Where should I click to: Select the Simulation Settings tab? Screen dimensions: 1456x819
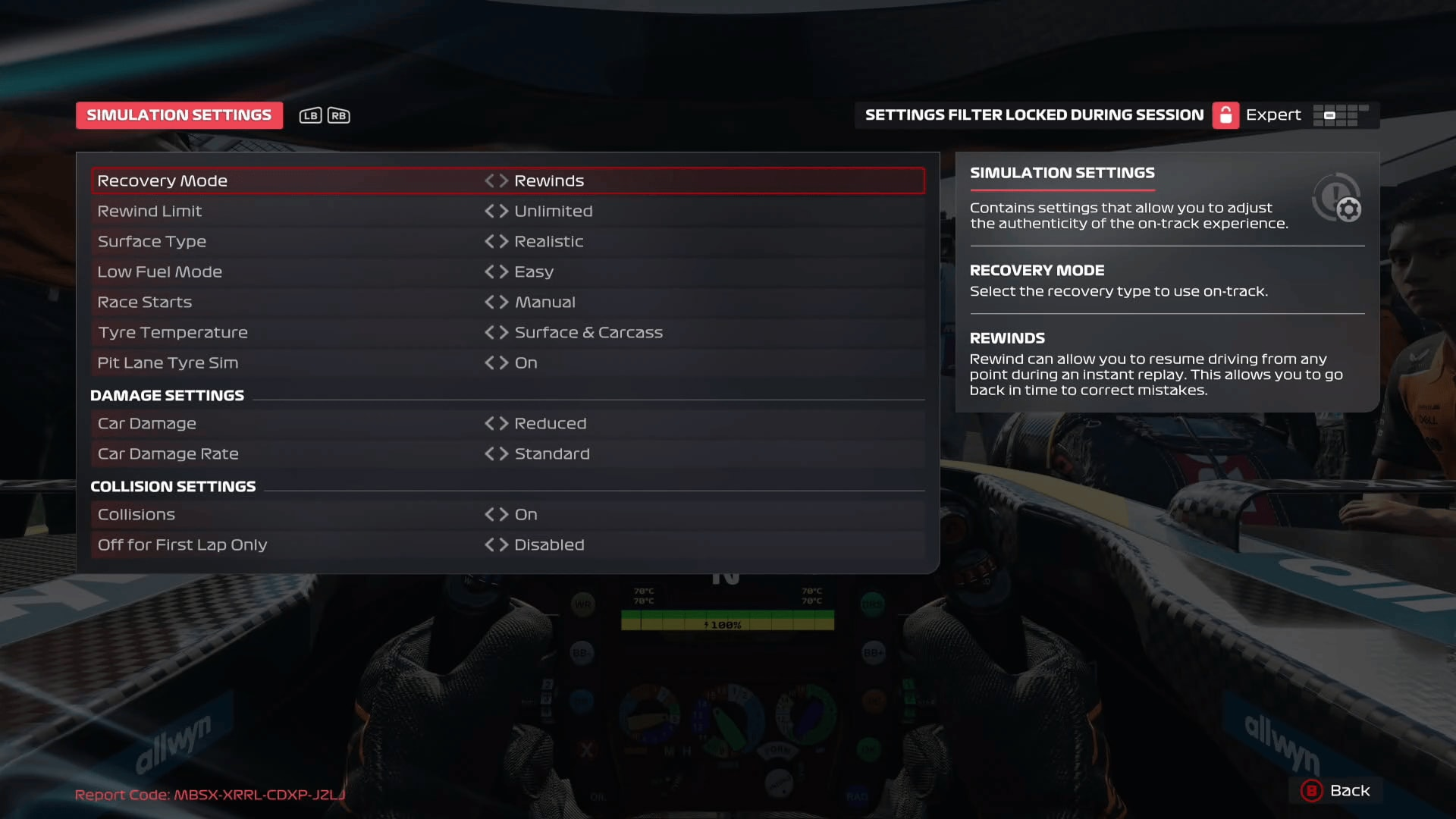click(x=179, y=115)
